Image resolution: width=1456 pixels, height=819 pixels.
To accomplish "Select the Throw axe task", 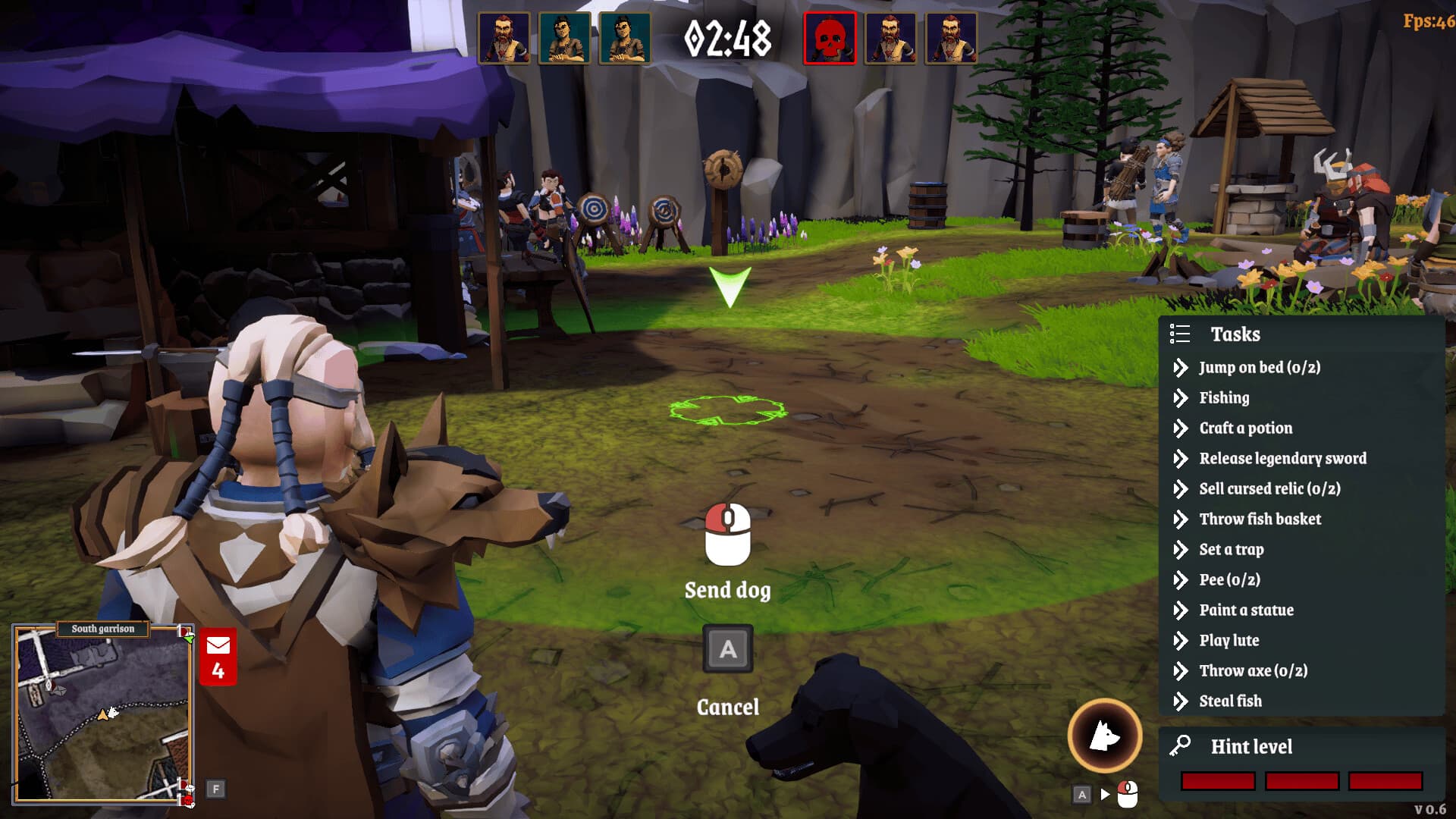I will point(1253,671).
